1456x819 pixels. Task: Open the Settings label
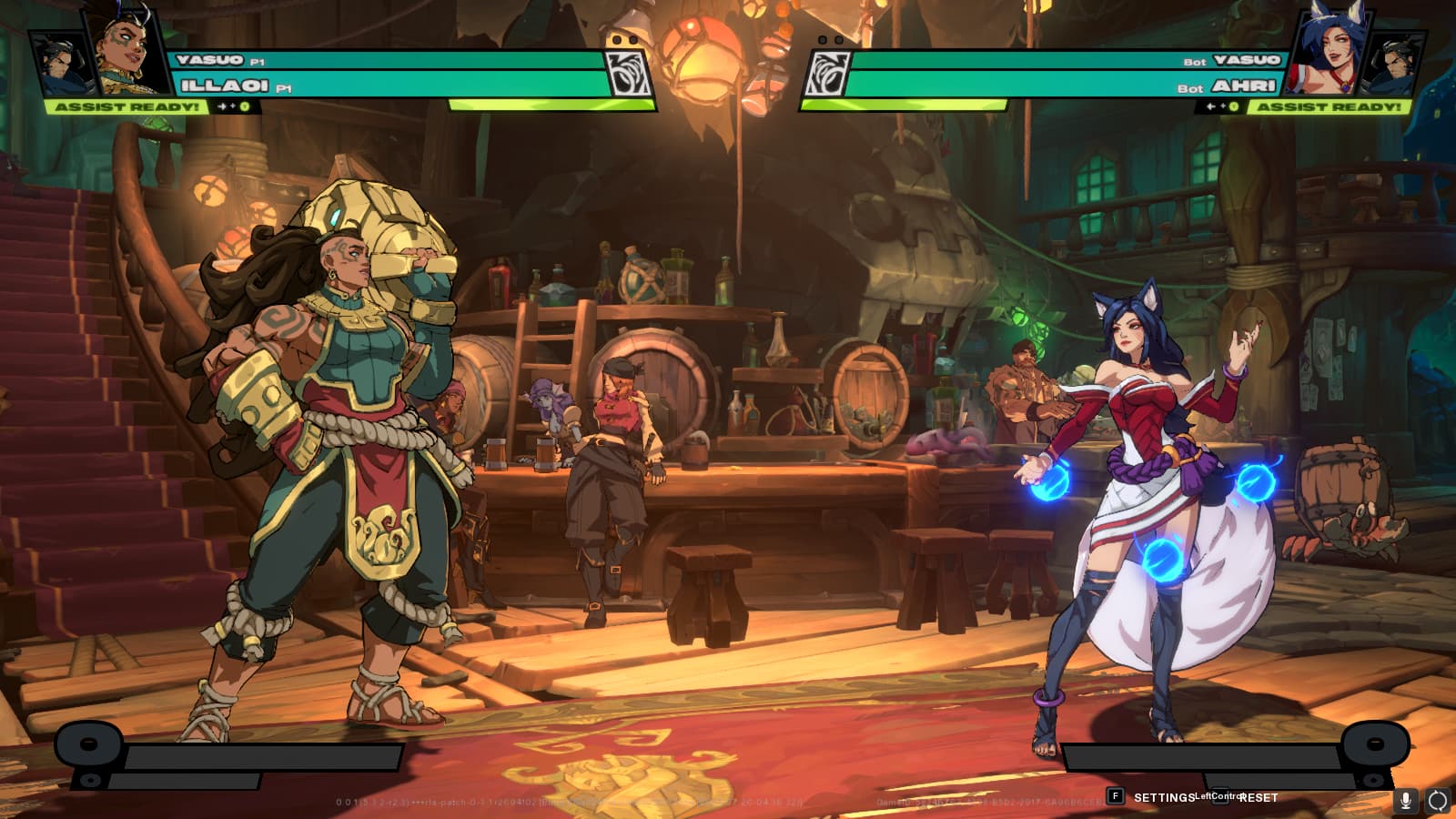[x=1163, y=798]
